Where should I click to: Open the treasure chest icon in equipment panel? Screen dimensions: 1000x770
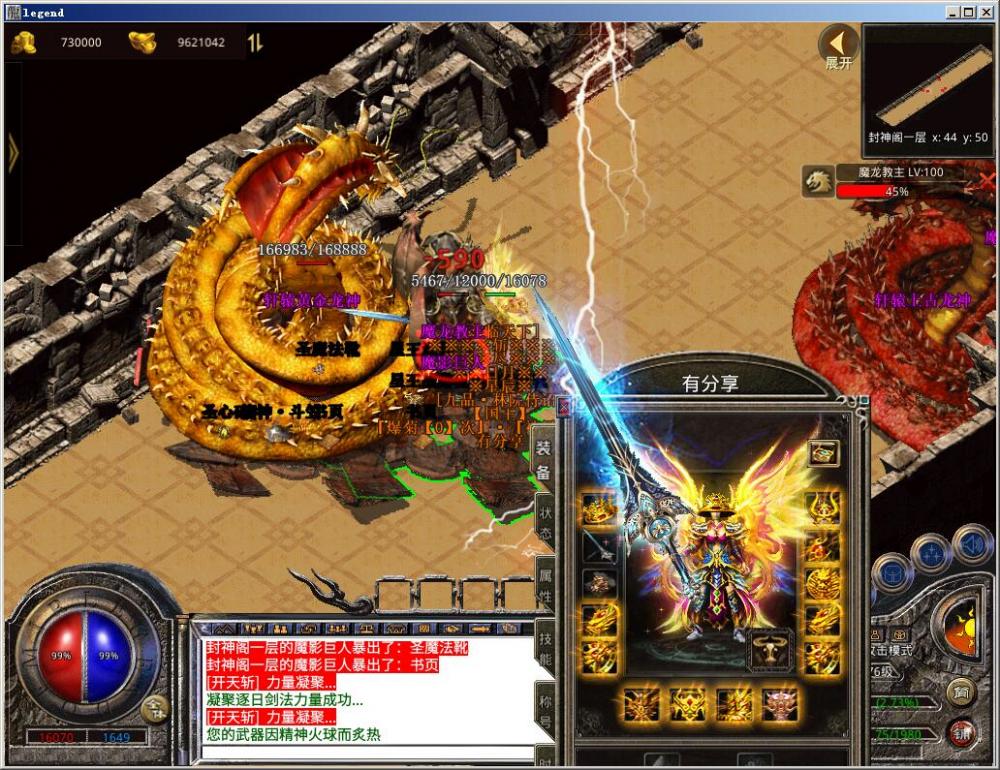click(x=823, y=454)
